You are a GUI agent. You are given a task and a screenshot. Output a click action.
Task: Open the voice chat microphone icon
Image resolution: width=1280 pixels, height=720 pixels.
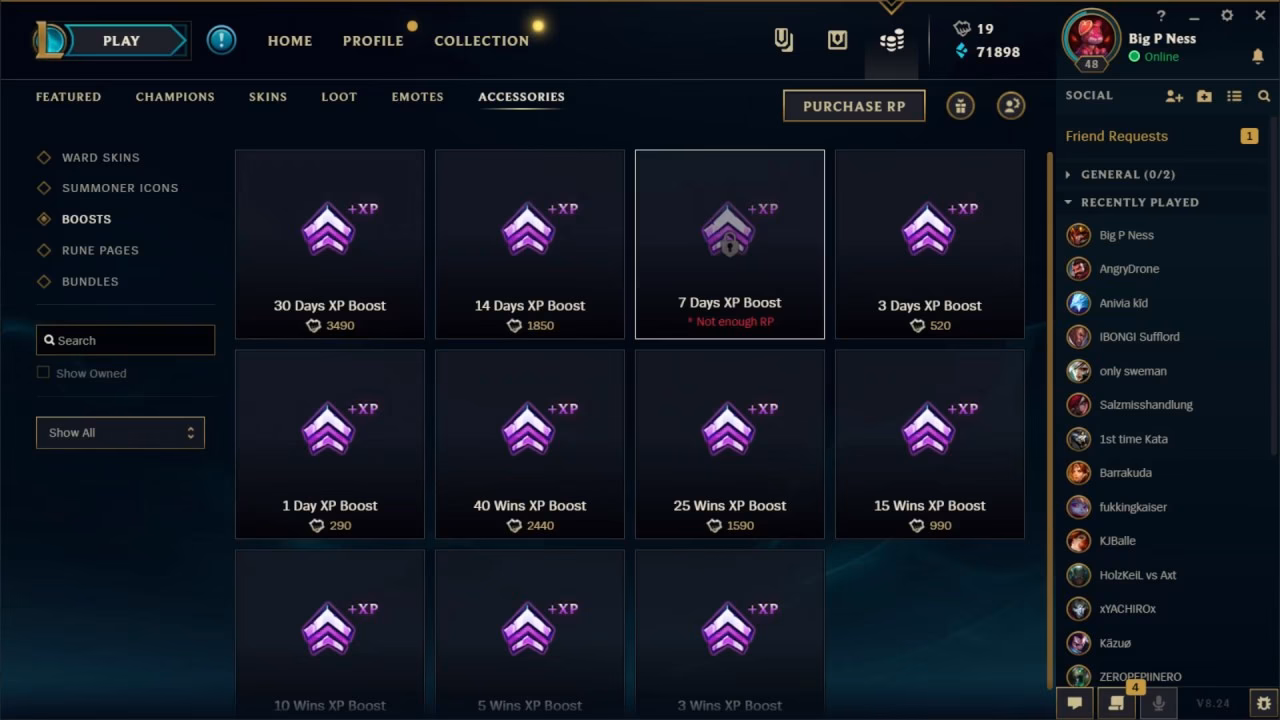point(1158,703)
